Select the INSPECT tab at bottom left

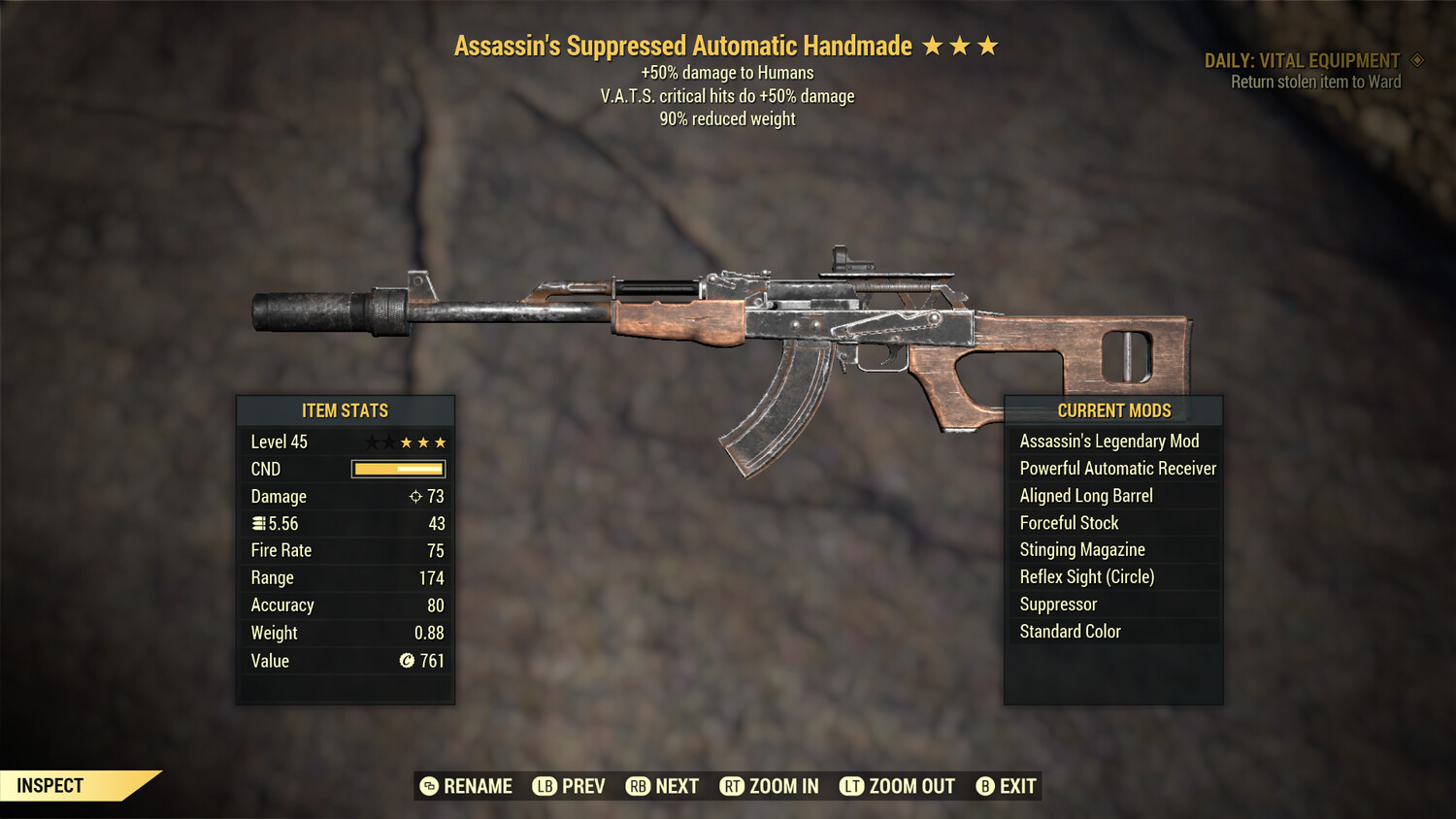(x=50, y=785)
